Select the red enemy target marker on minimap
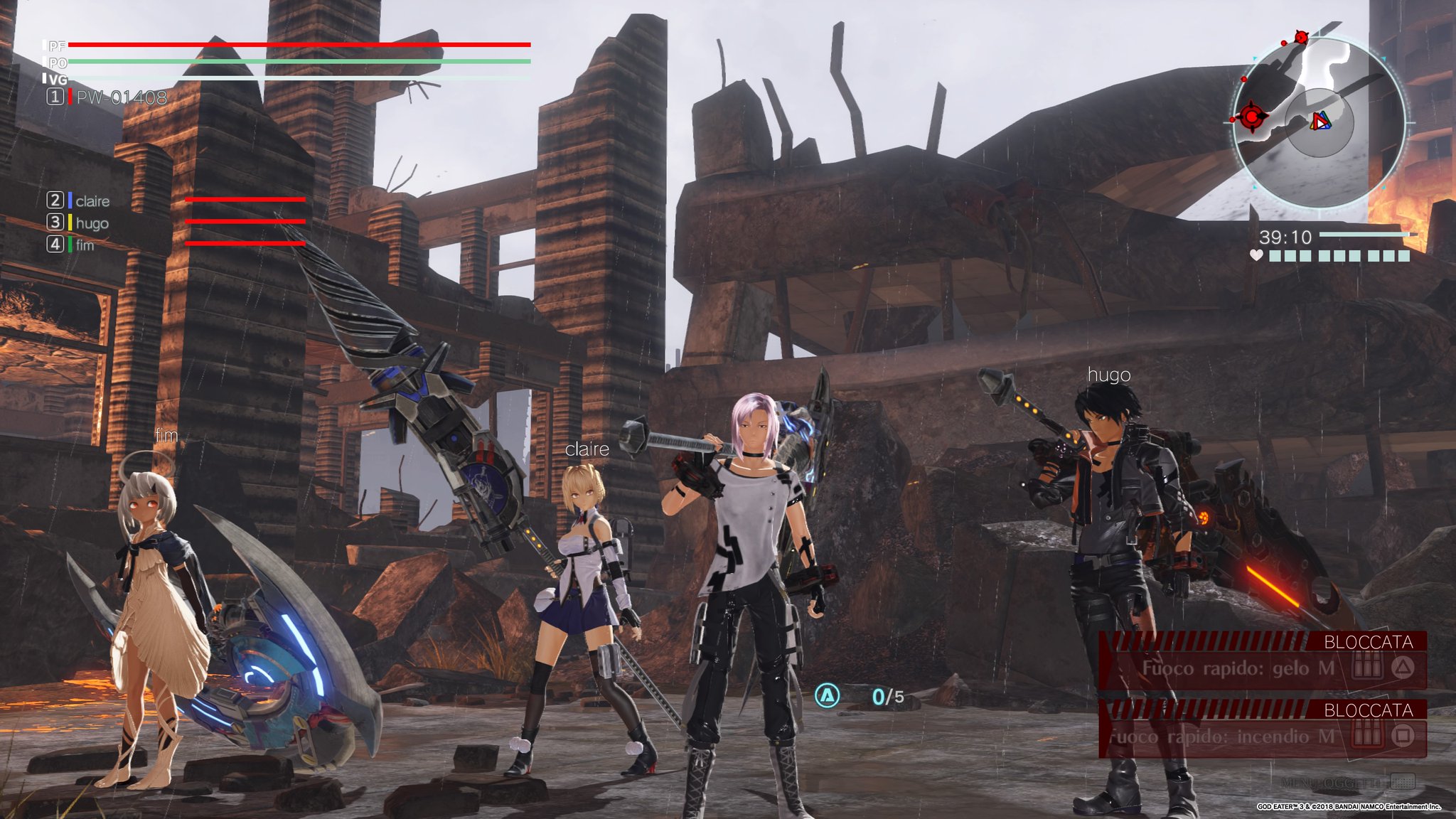 tap(1251, 116)
